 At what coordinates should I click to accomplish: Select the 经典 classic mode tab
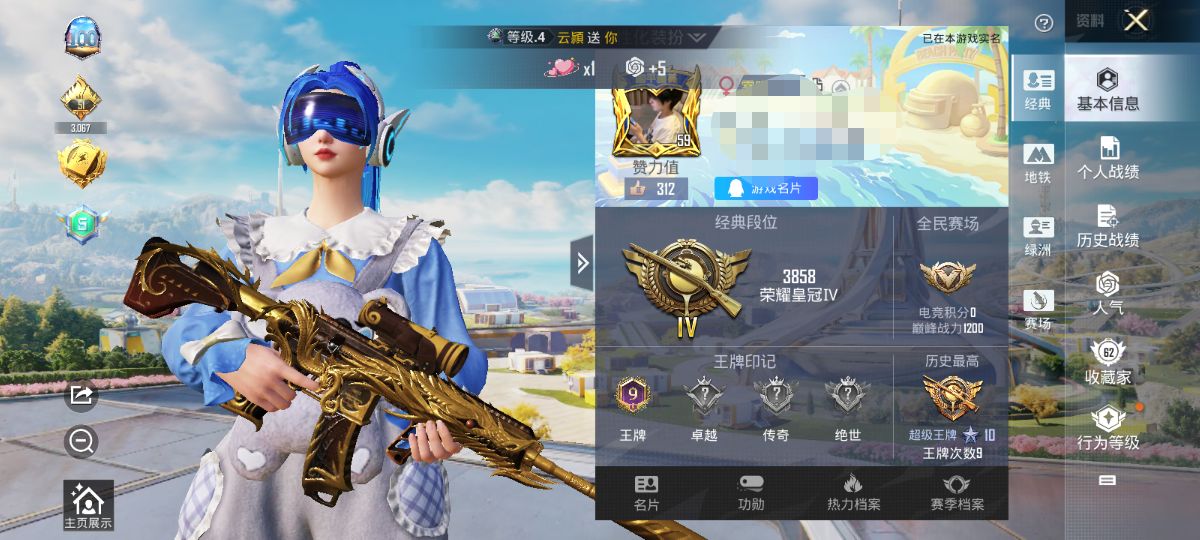tap(1038, 90)
